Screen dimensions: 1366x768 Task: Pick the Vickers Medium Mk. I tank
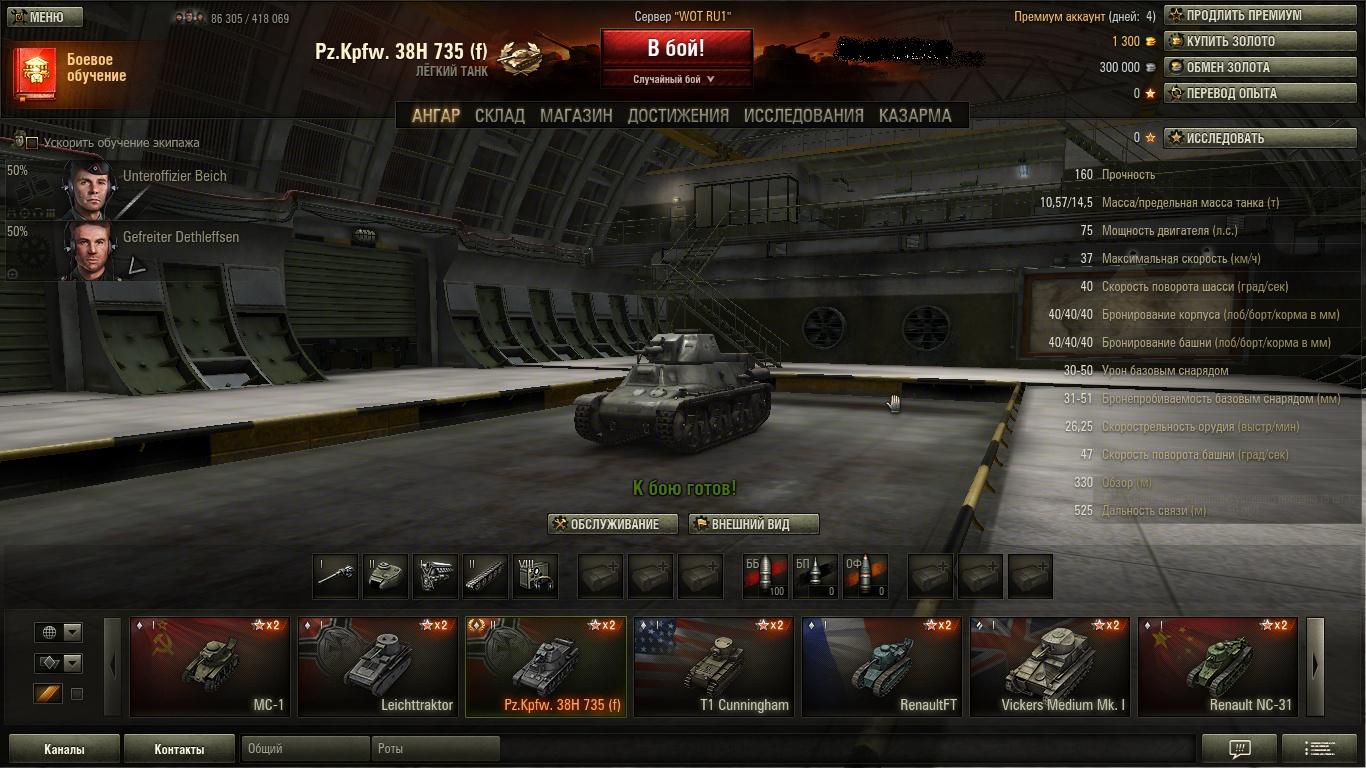(1049, 666)
